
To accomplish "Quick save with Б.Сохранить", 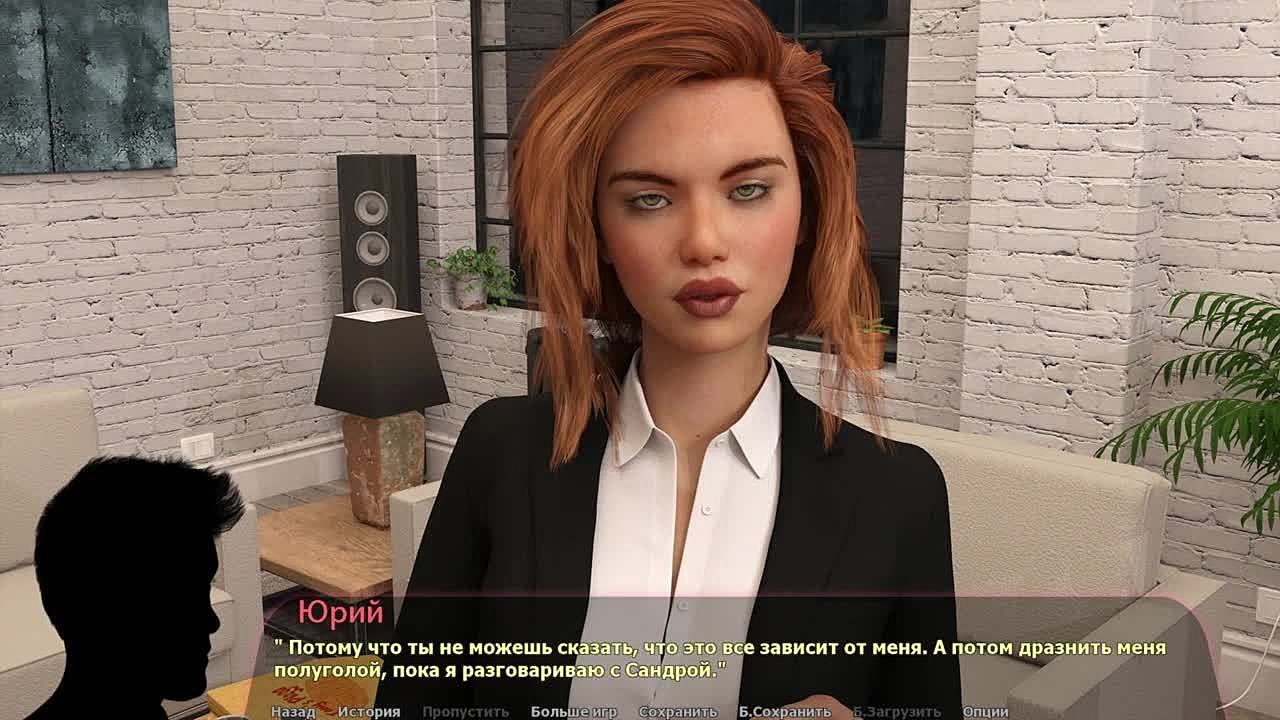I will pyautogui.click(x=784, y=712).
